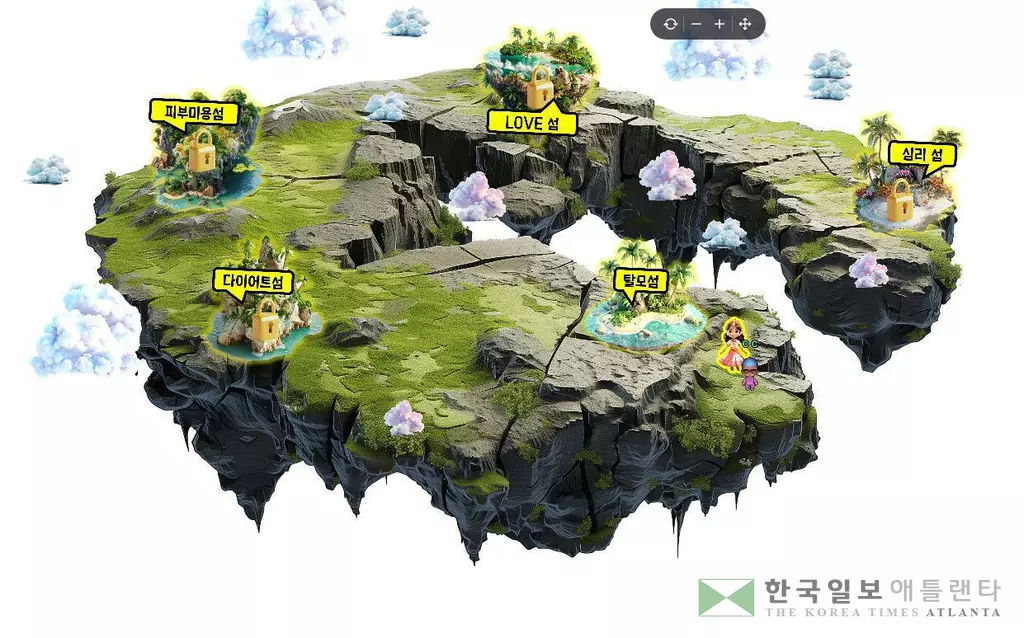Click the refresh/rotate view button
Image resolution: width=1024 pixels, height=638 pixels.
coord(669,24)
